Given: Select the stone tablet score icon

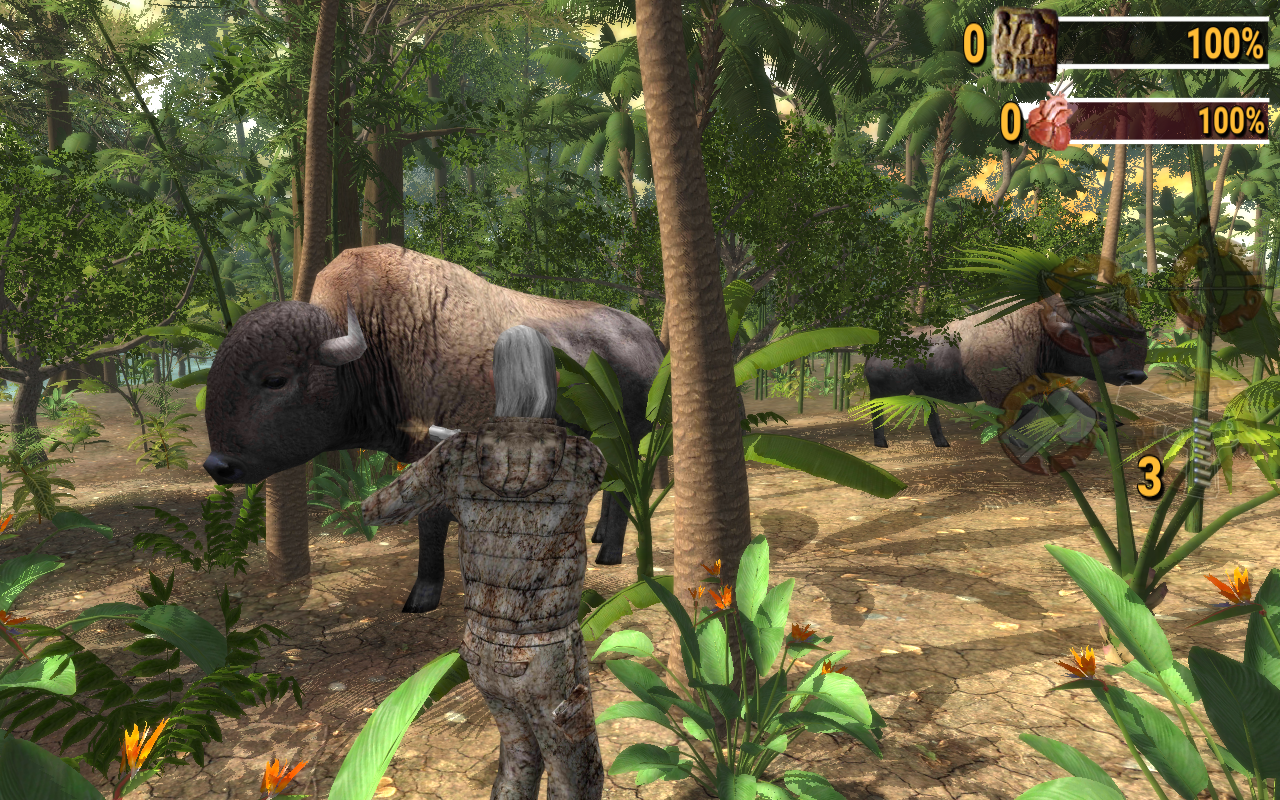Looking at the screenshot, I should [1024, 45].
